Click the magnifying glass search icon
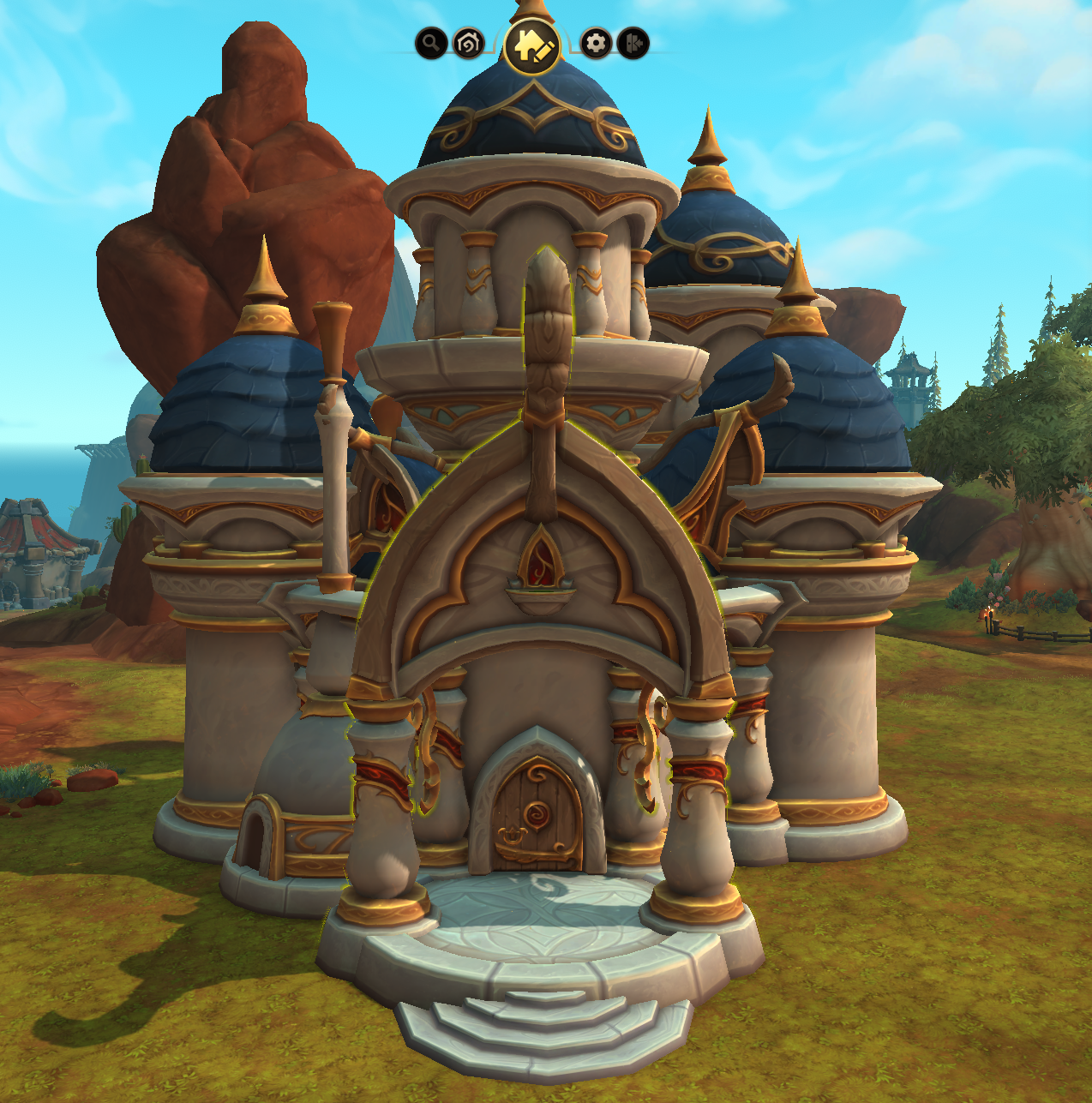This screenshot has height=1103, width=1092. 431,43
